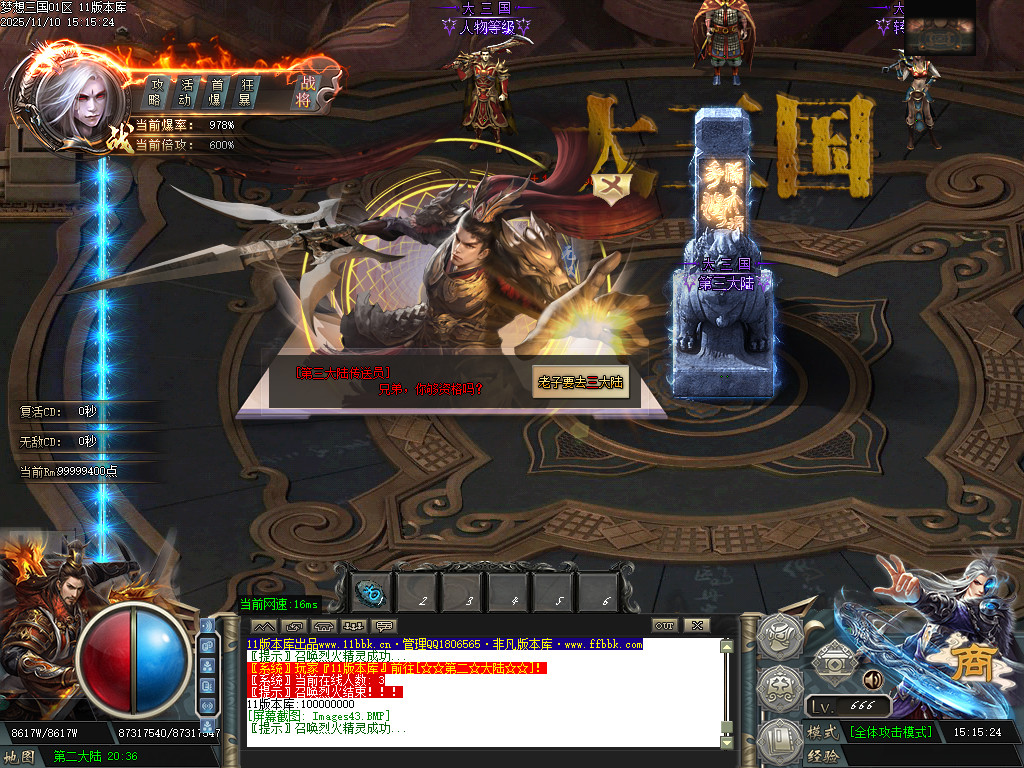Open the 攻略 strategy guide button

click(156, 92)
